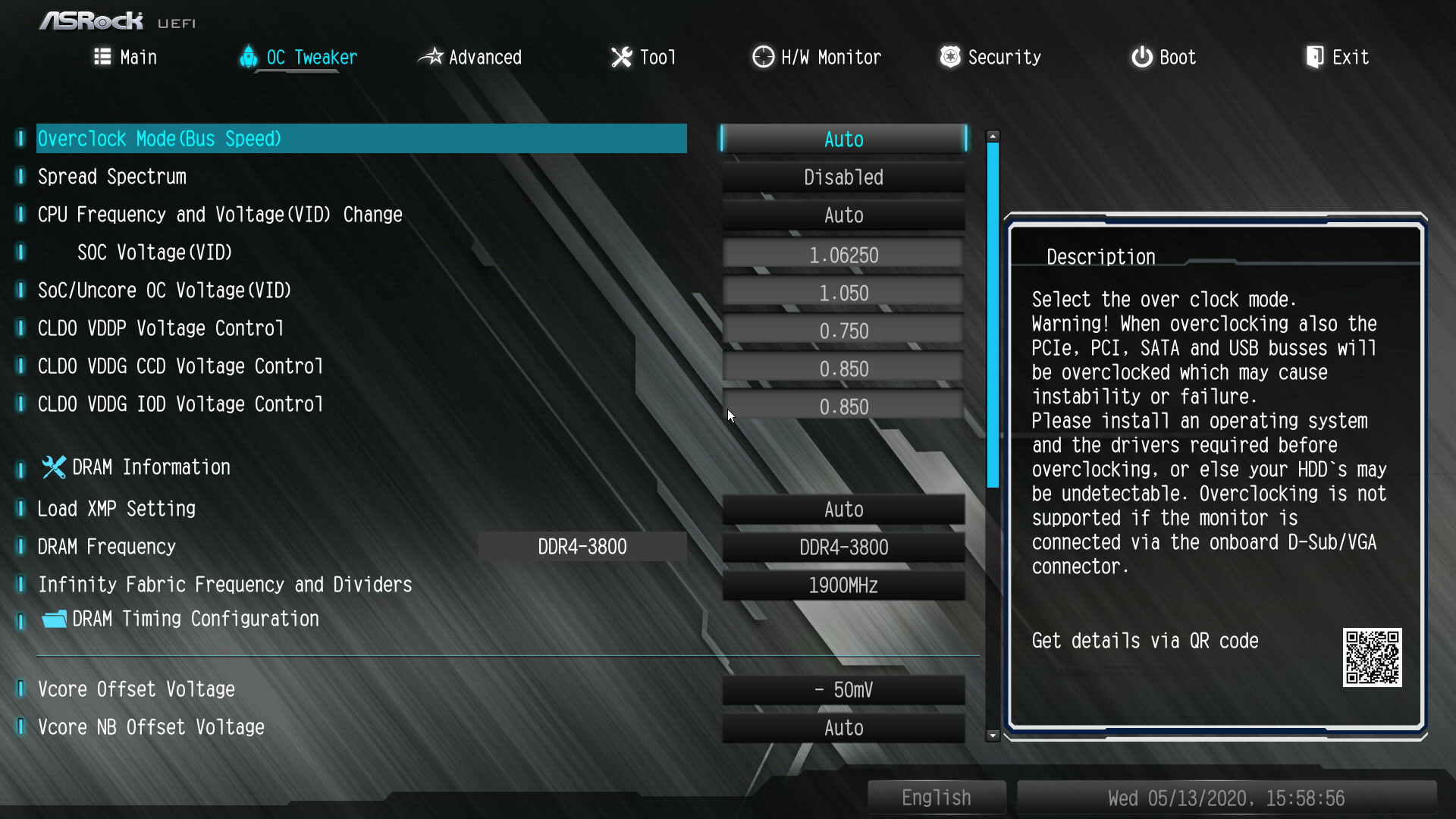Screen dimensions: 1456x819
Task: Click the Tool wrench icon
Action: coord(621,56)
